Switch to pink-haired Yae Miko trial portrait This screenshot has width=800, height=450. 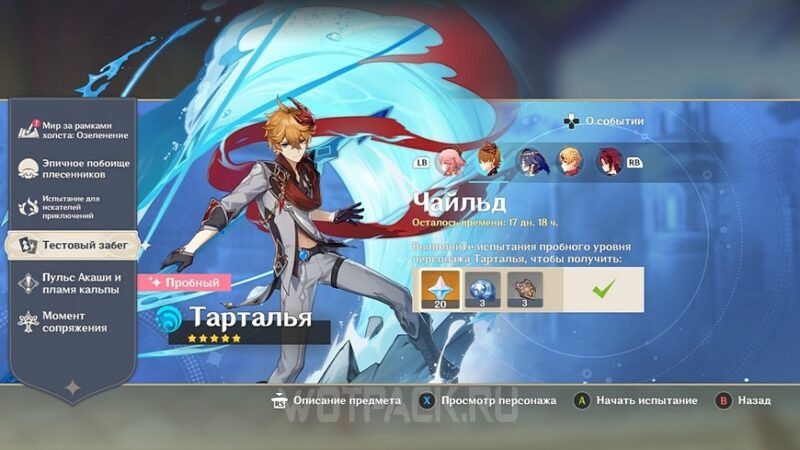click(449, 161)
